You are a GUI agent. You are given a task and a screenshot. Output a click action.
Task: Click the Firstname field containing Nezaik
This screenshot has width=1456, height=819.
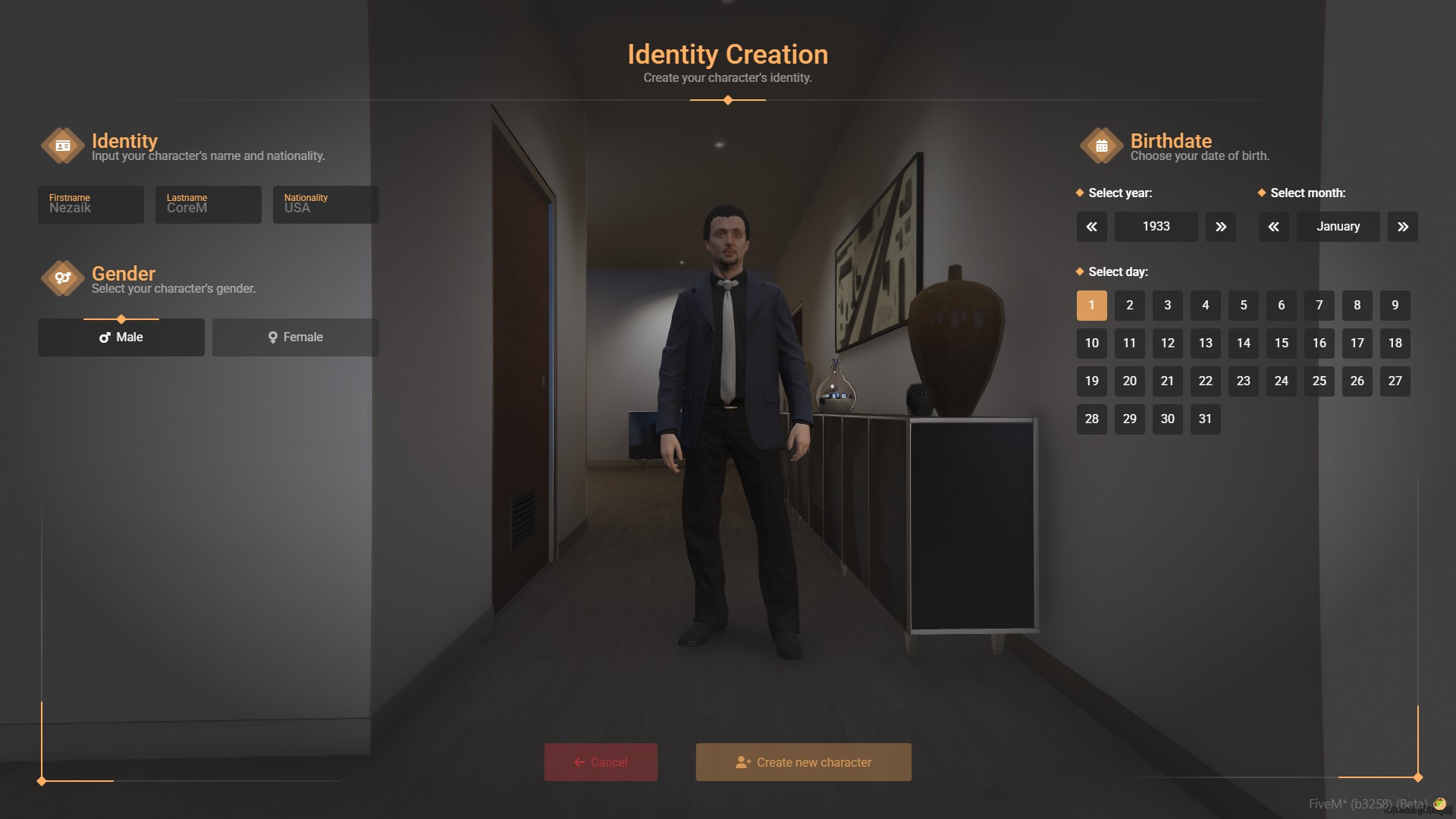tap(90, 205)
